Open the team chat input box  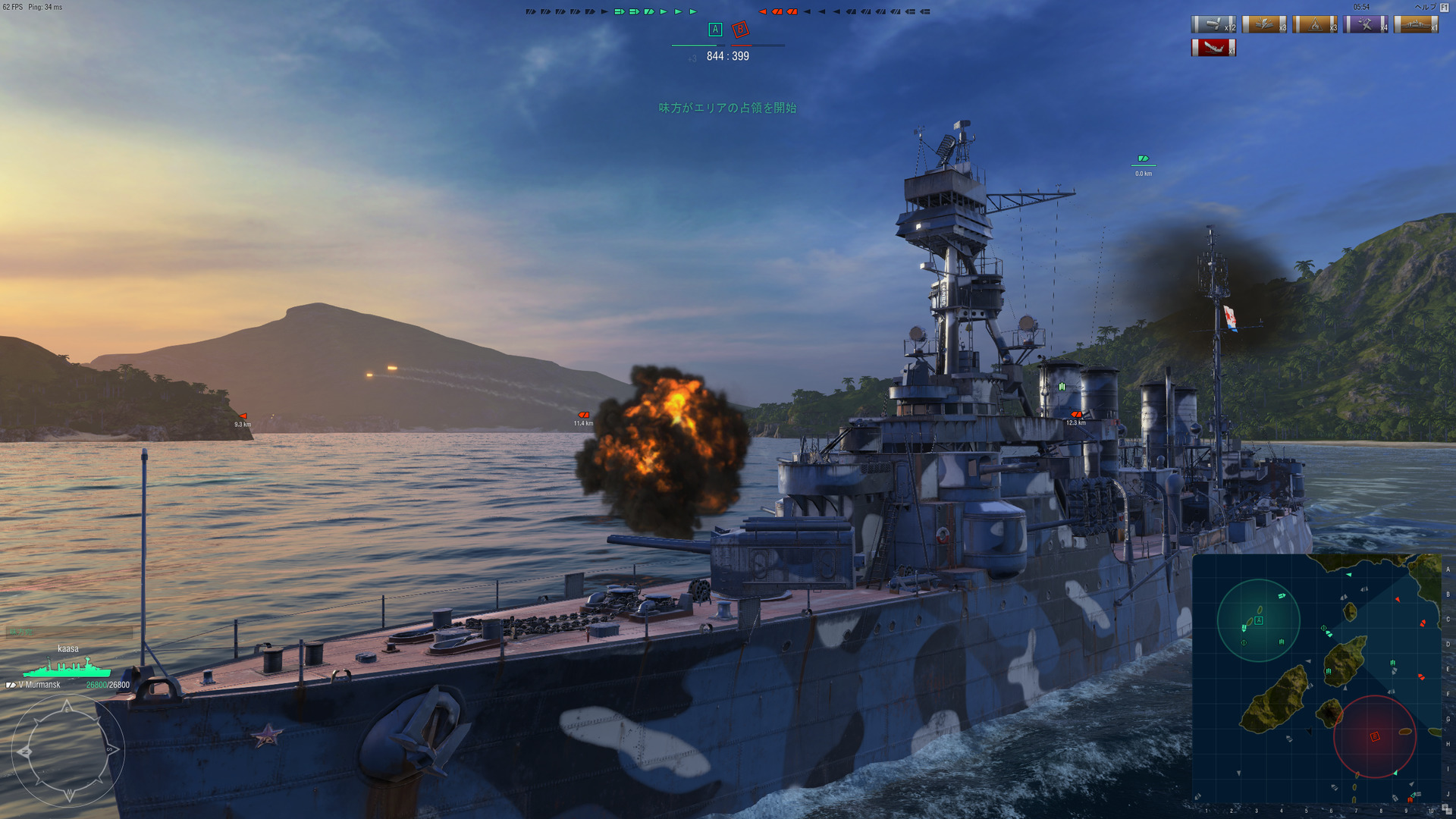70,632
